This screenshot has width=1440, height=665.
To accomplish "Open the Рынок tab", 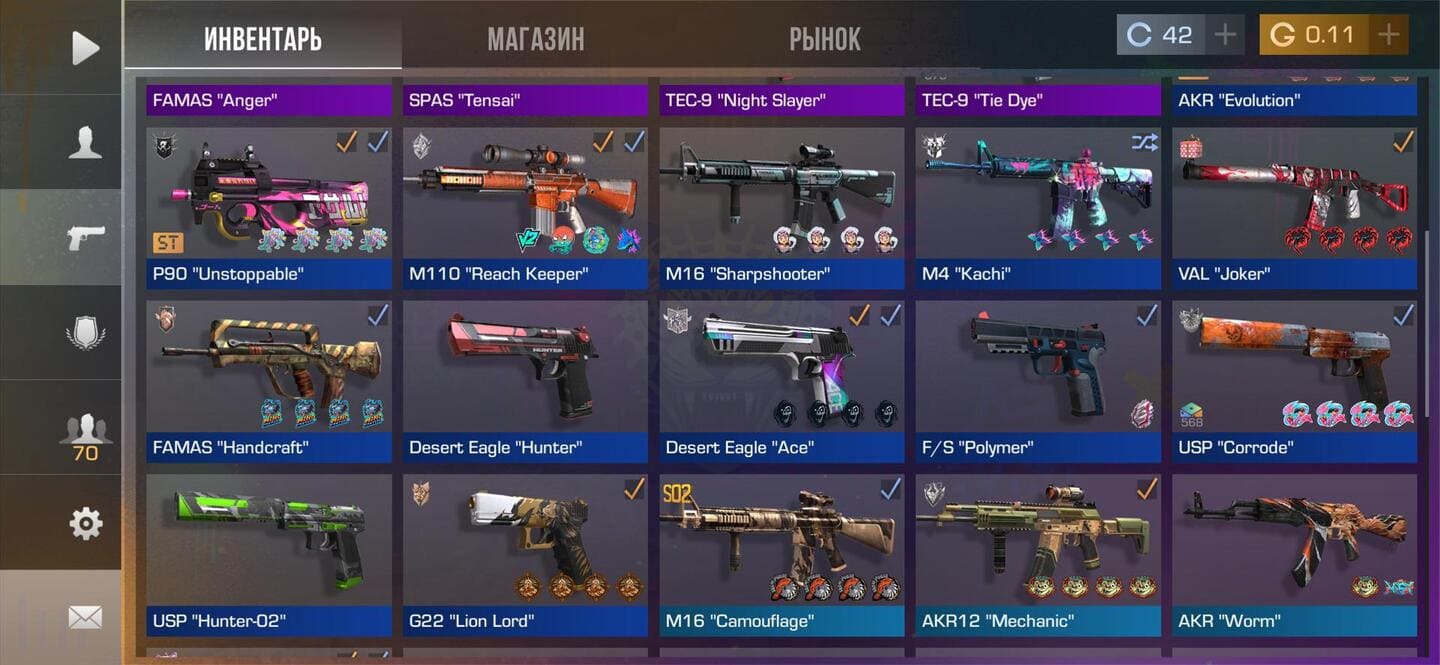I will 825,39.
